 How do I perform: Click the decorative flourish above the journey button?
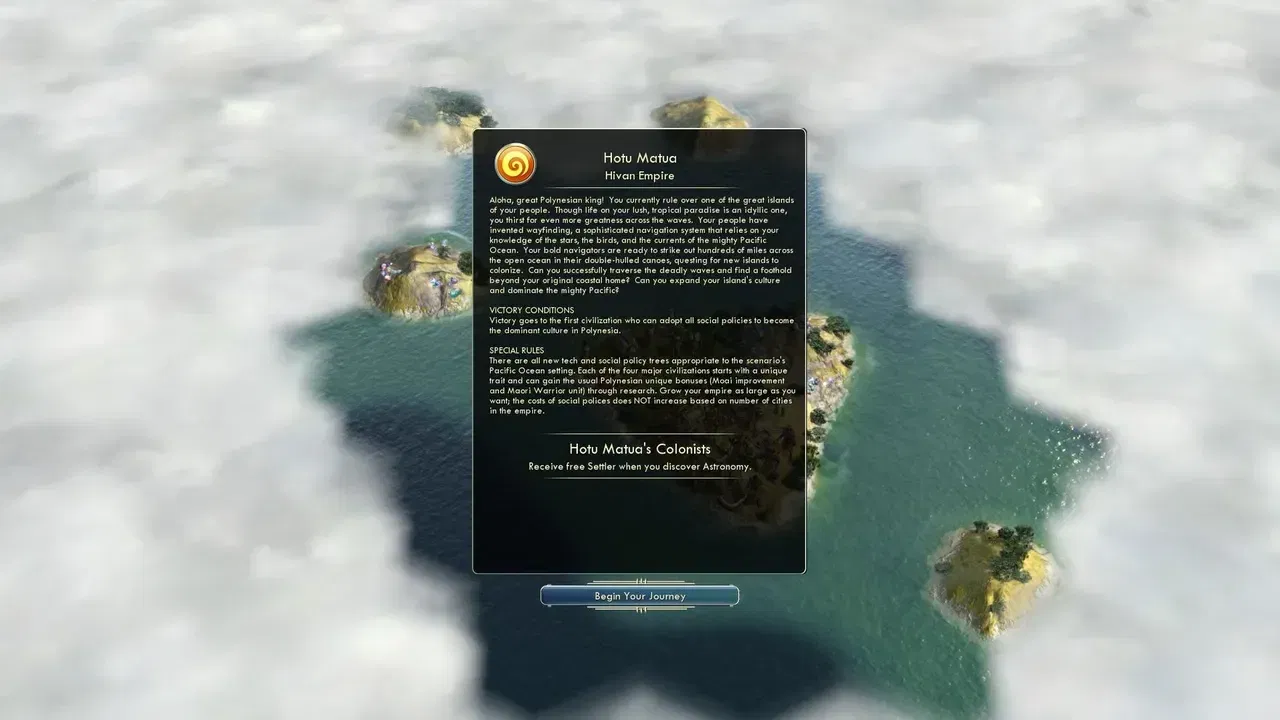[x=639, y=580]
